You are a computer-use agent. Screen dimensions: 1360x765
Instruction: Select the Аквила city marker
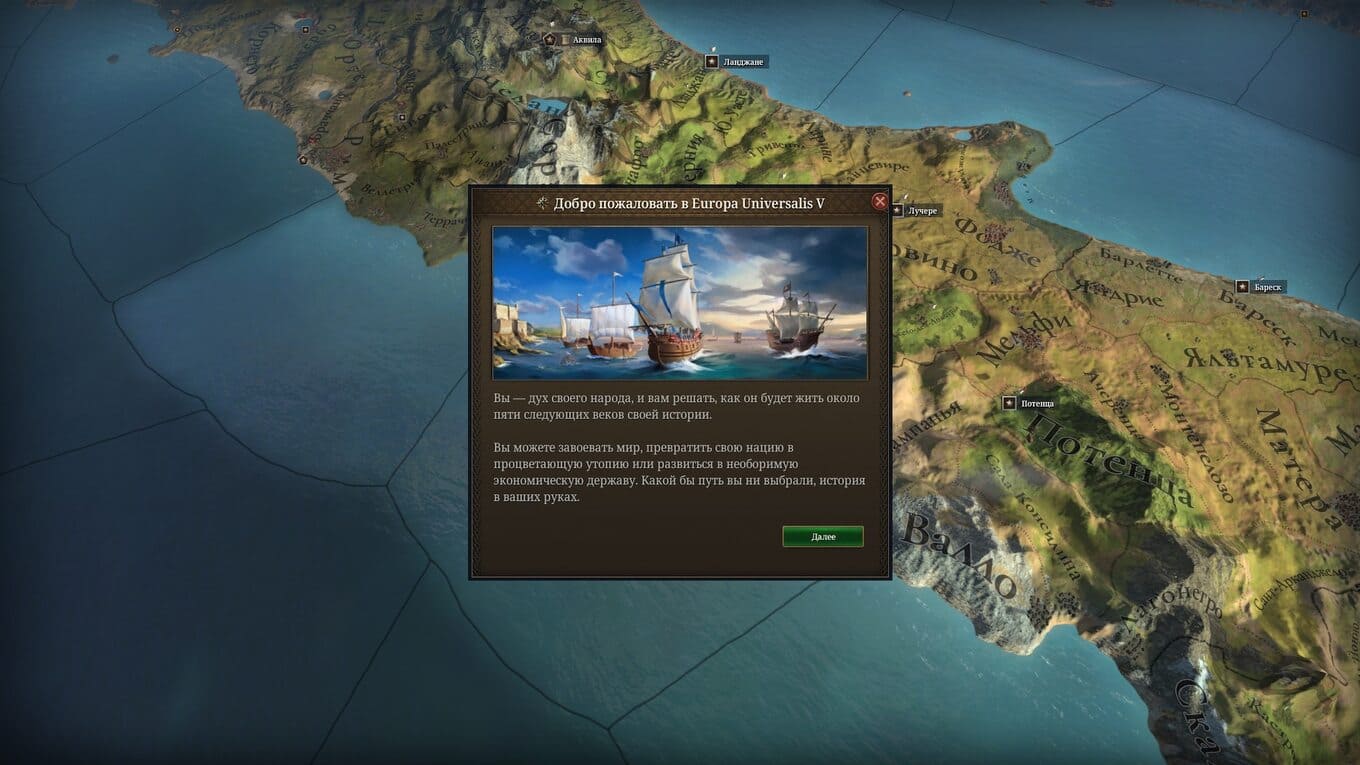[x=549, y=39]
